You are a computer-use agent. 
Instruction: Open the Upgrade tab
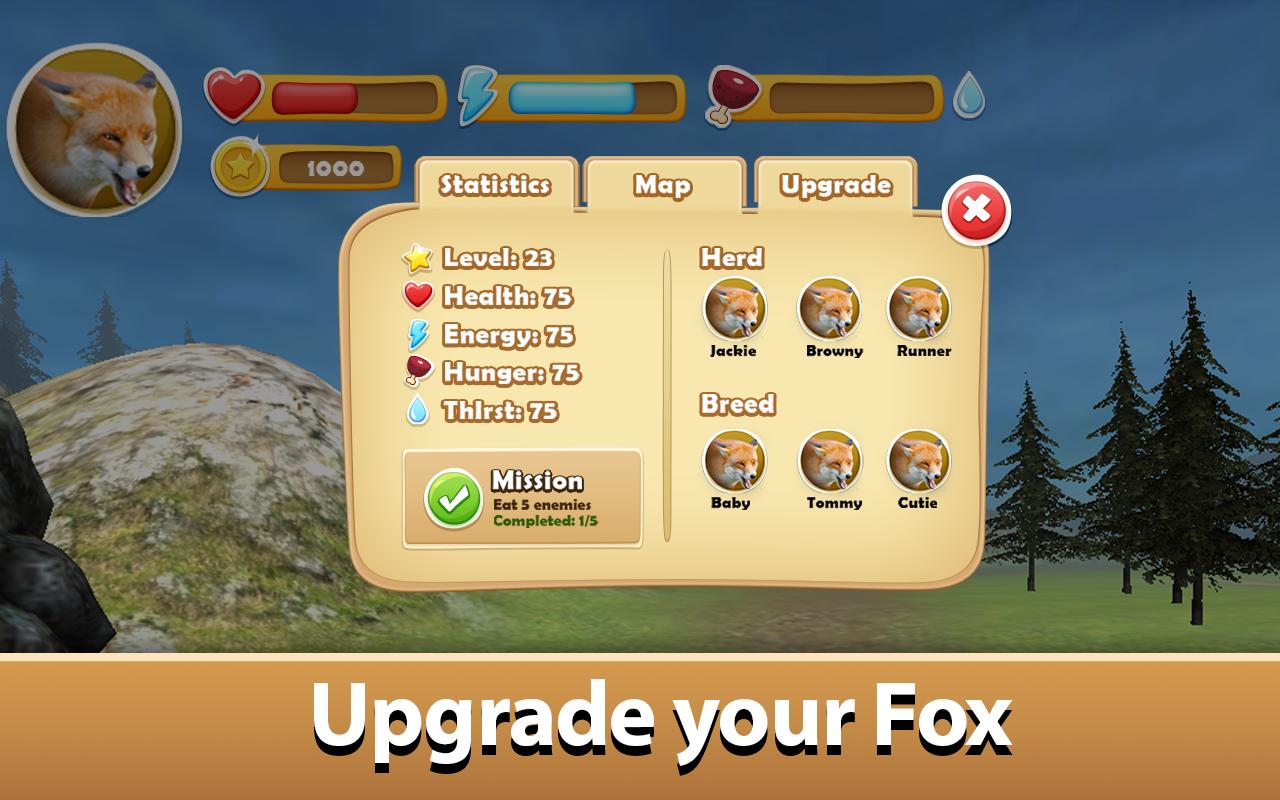836,183
